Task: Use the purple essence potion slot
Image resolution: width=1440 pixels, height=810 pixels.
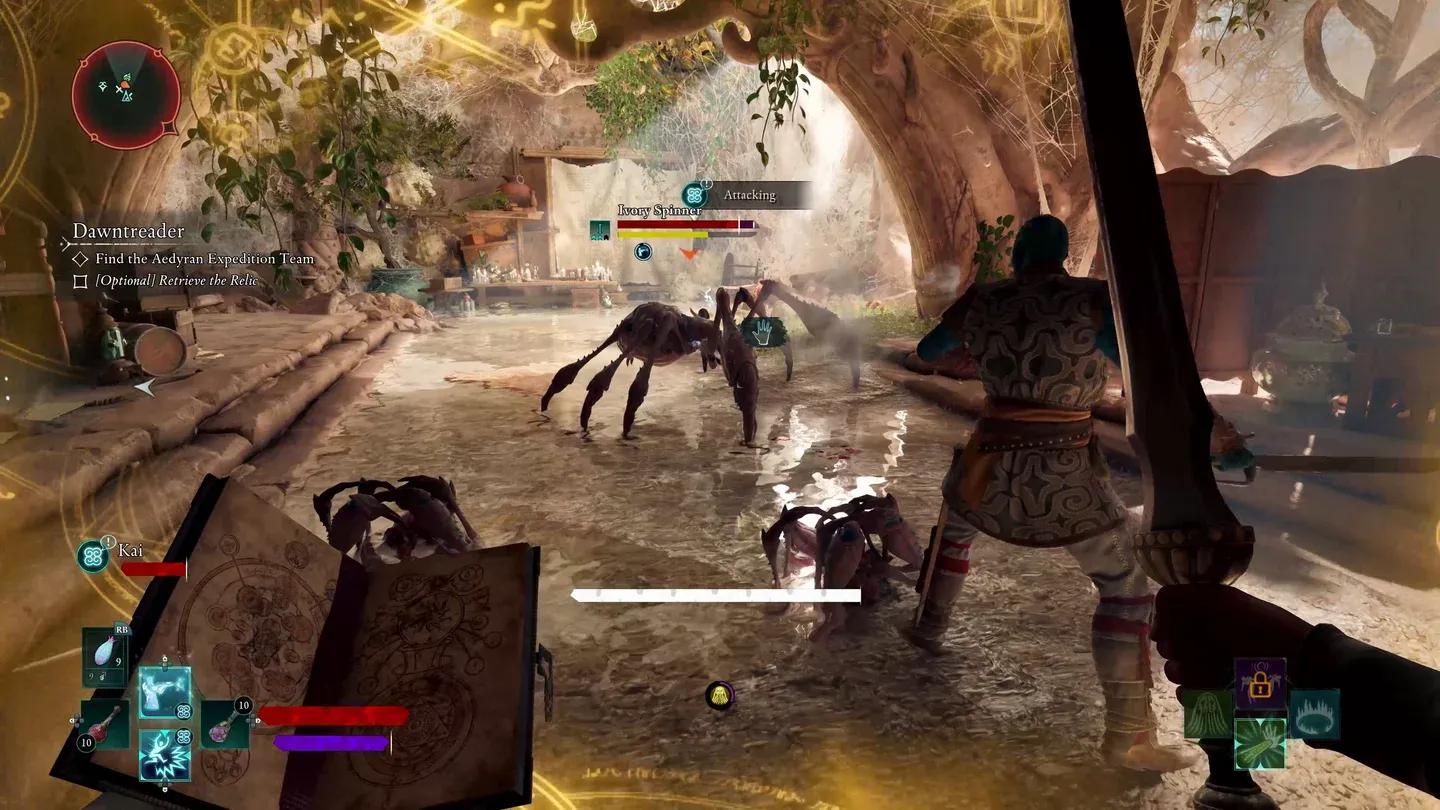Action: coord(225,724)
